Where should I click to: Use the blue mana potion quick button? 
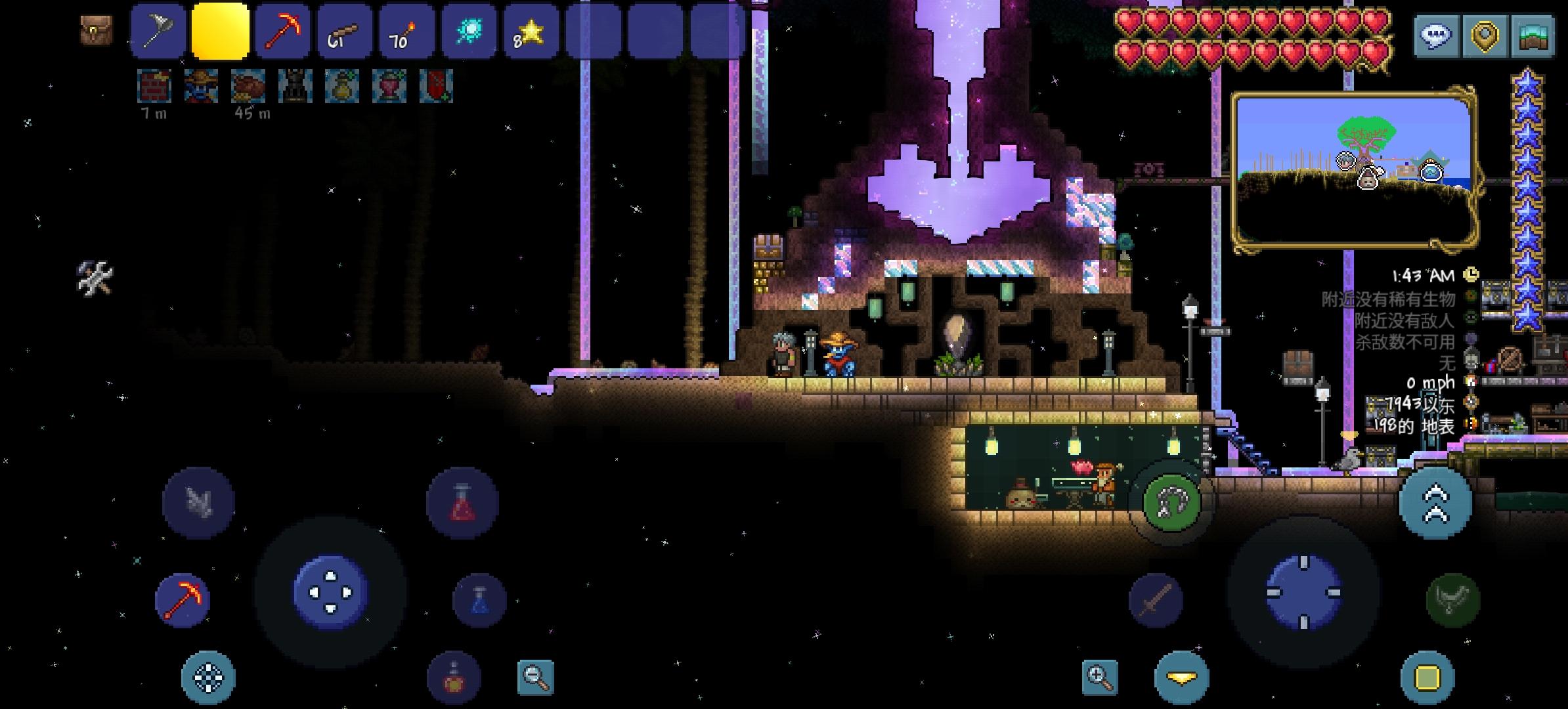pyautogui.click(x=480, y=600)
